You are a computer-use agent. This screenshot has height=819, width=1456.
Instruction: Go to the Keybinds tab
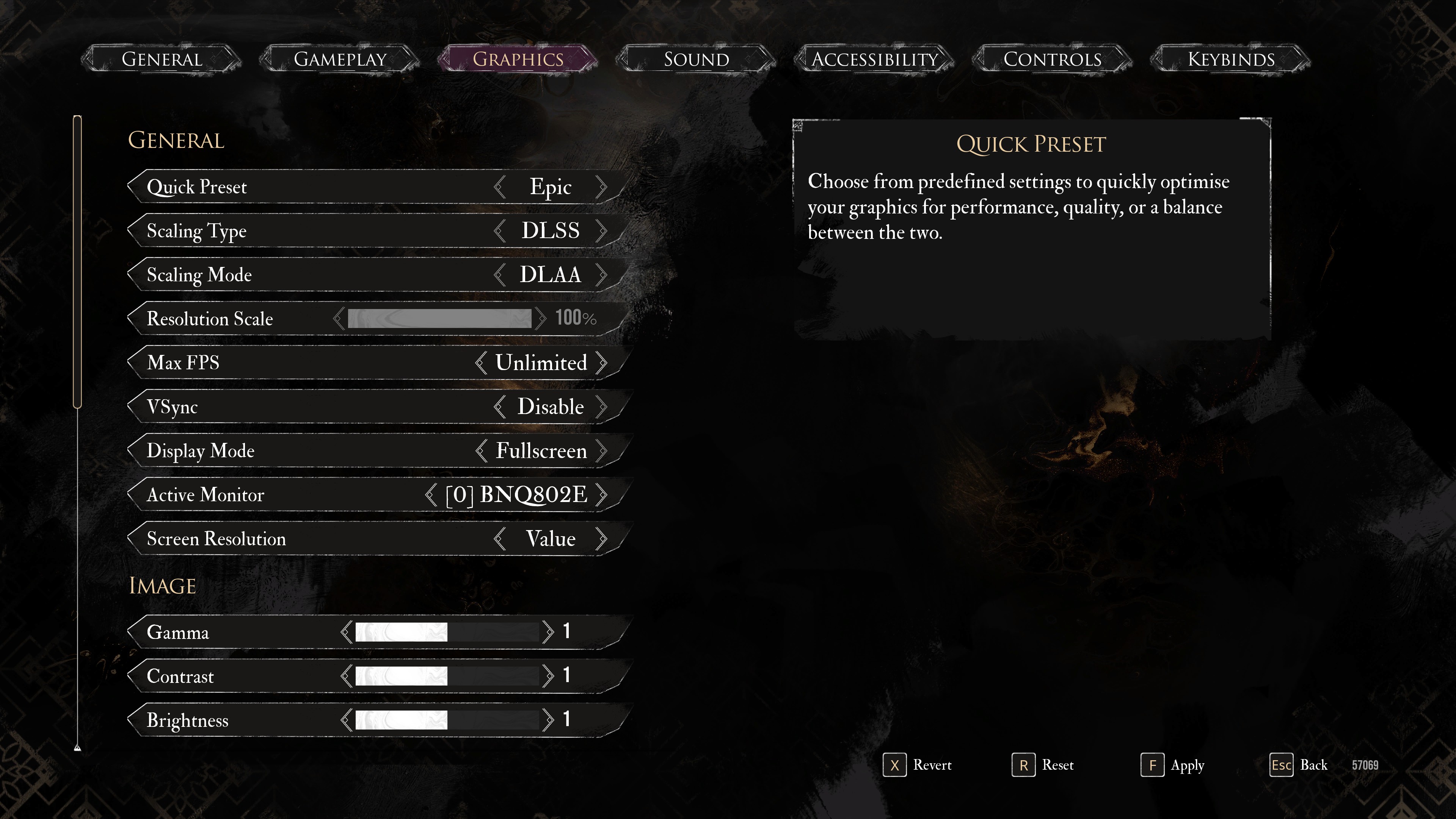1230,60
